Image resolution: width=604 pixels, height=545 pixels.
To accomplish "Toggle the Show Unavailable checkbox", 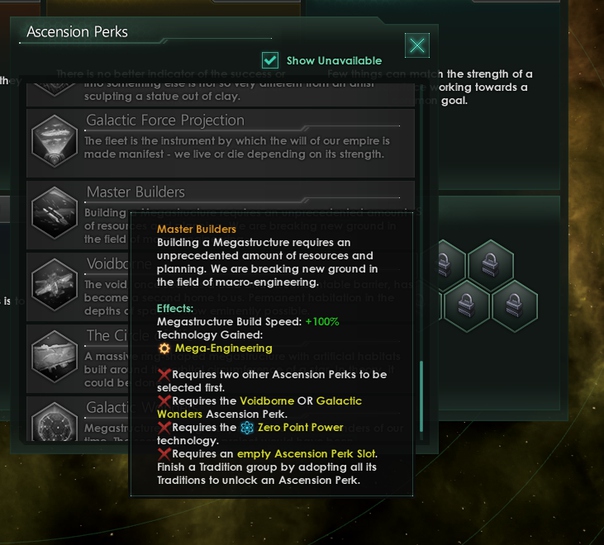I will coord(270,61).
